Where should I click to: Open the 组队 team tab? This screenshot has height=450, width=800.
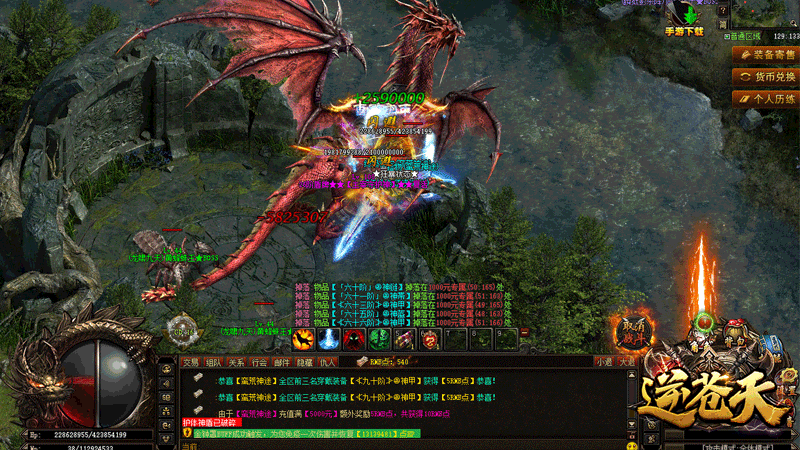click(214, 362)
